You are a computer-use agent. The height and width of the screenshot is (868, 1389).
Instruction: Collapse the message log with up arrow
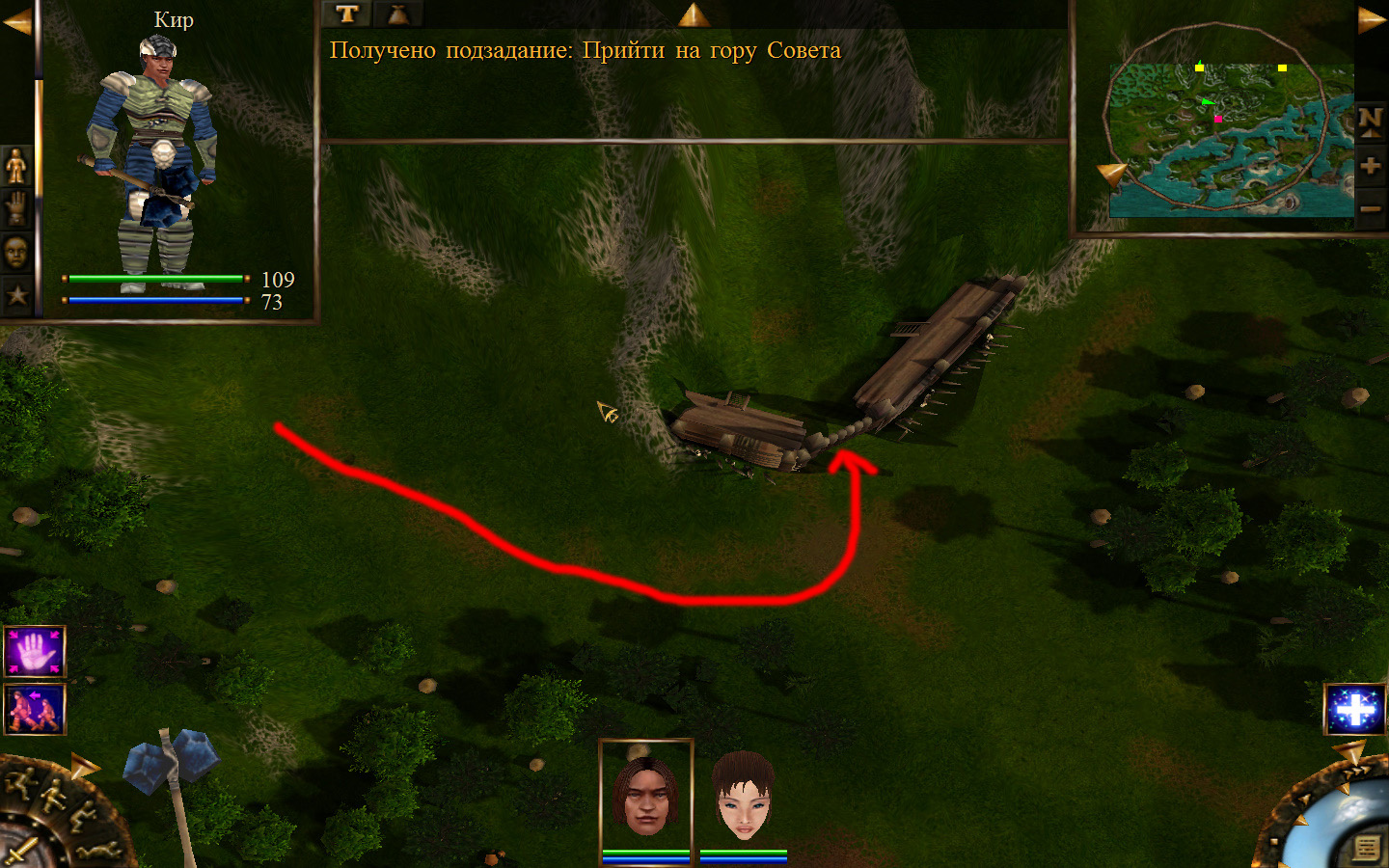(693, 14)
